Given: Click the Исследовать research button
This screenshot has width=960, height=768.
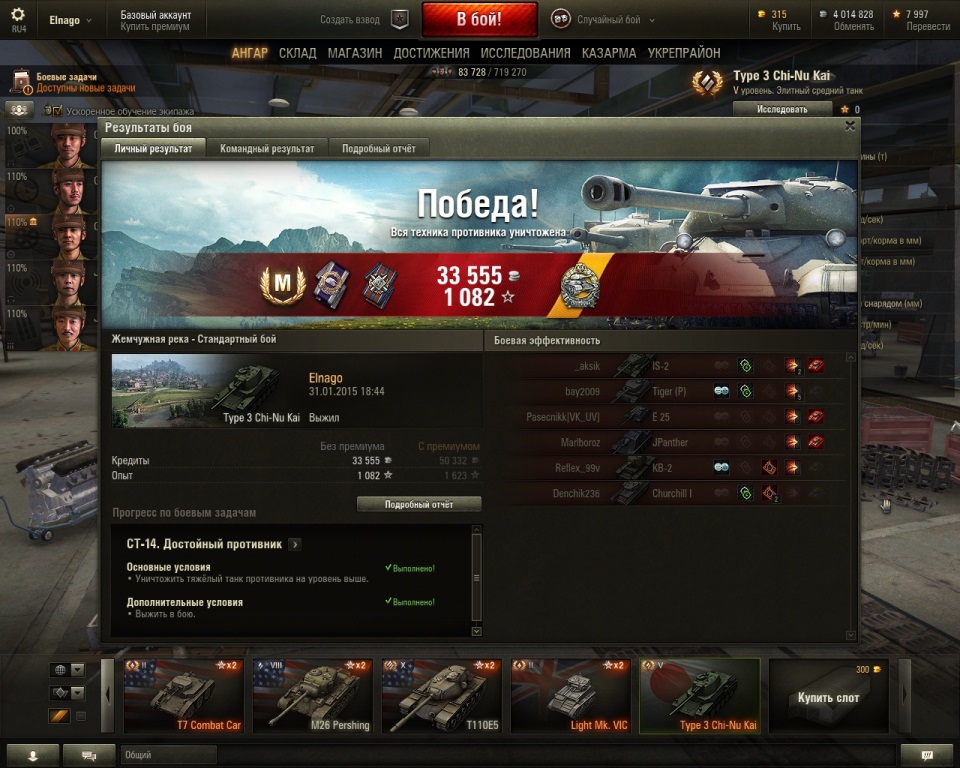Looking at the screenshot, I should coord(782,109).
